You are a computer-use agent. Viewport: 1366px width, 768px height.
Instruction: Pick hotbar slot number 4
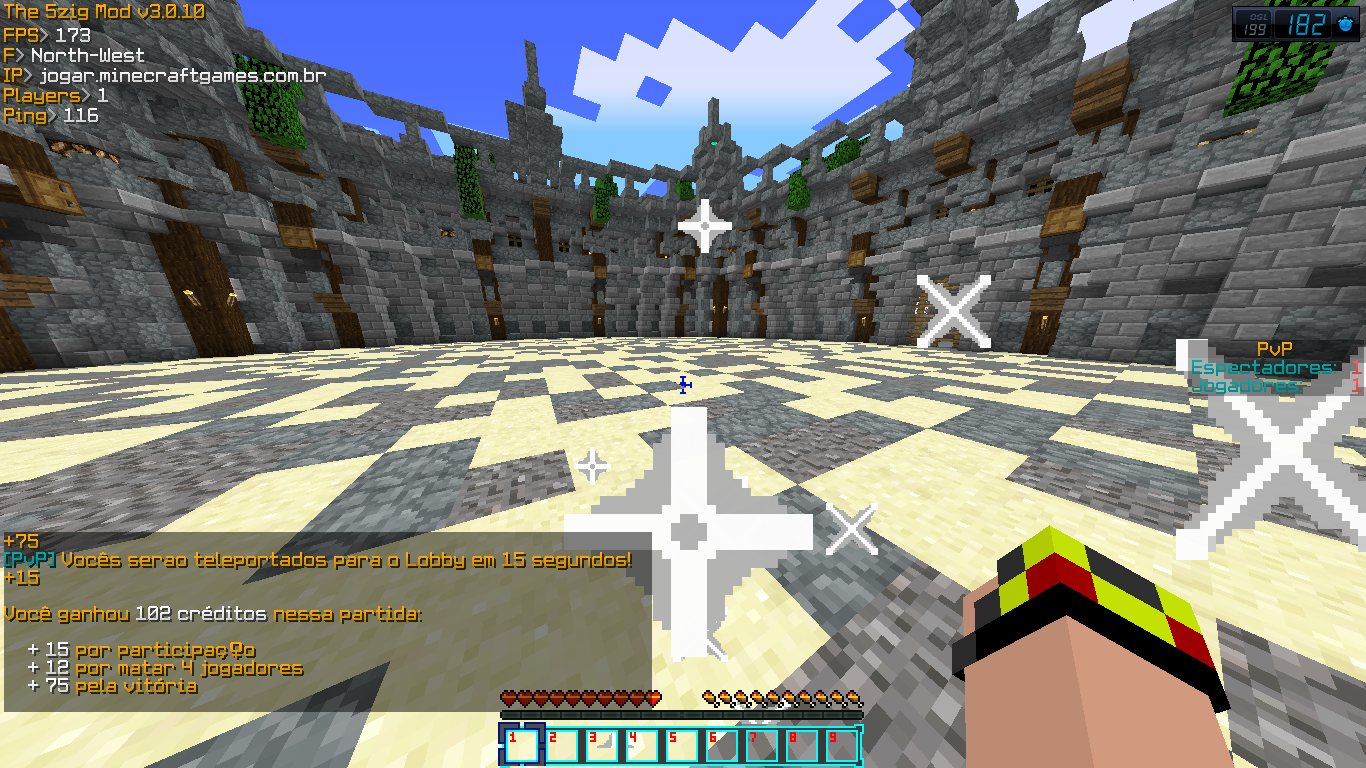tap(642, 746)
